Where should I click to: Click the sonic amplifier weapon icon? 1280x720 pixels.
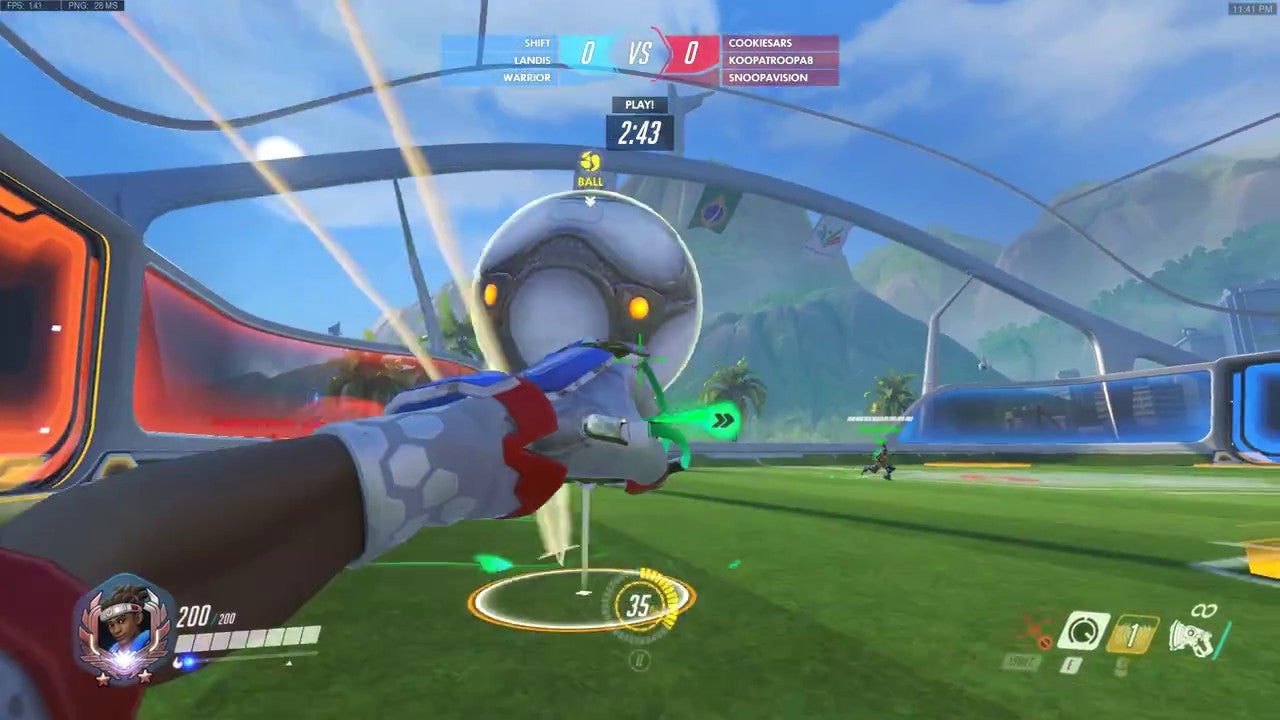[x=1193, y=636]
